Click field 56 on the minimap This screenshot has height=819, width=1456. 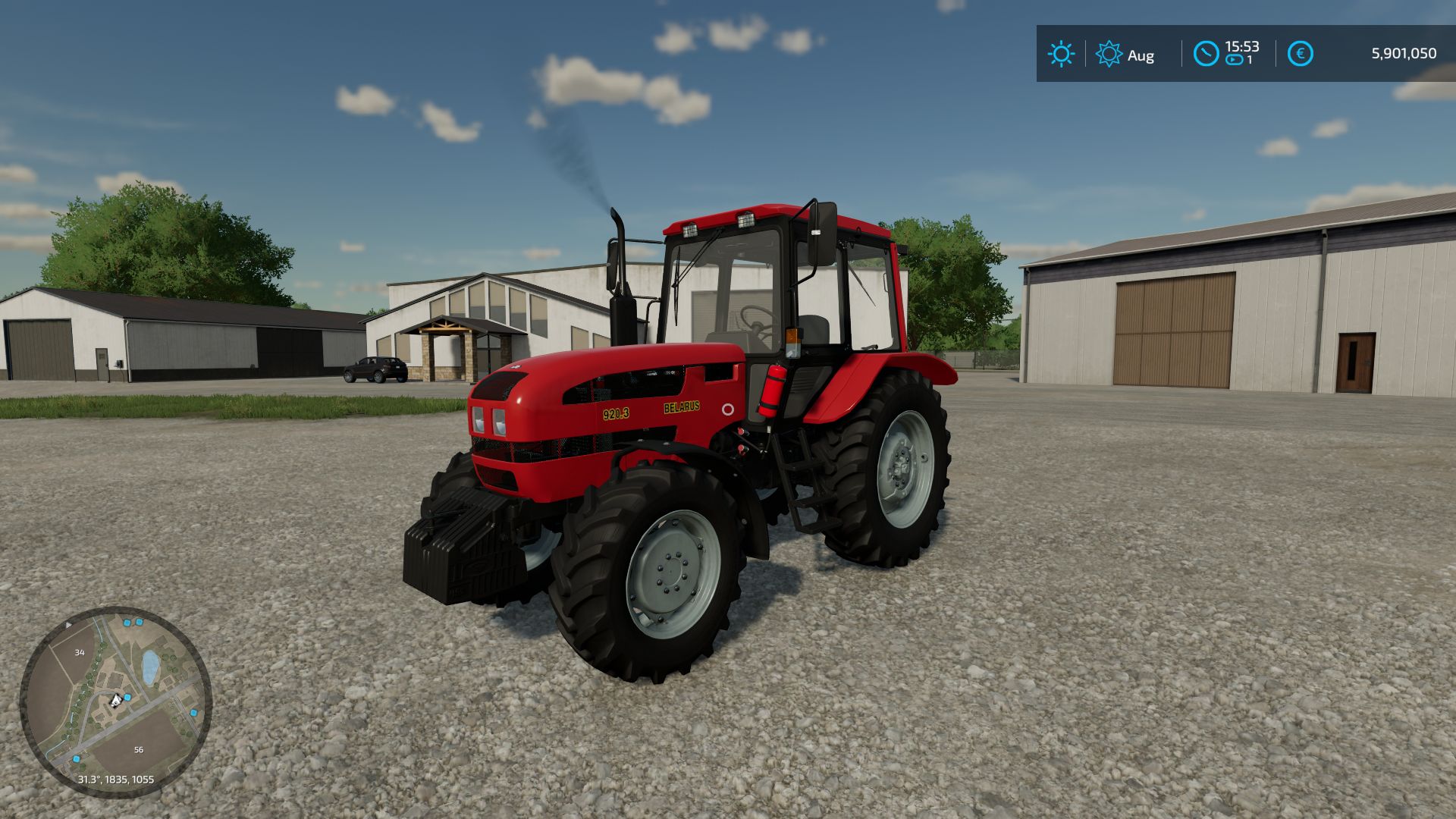139,749
